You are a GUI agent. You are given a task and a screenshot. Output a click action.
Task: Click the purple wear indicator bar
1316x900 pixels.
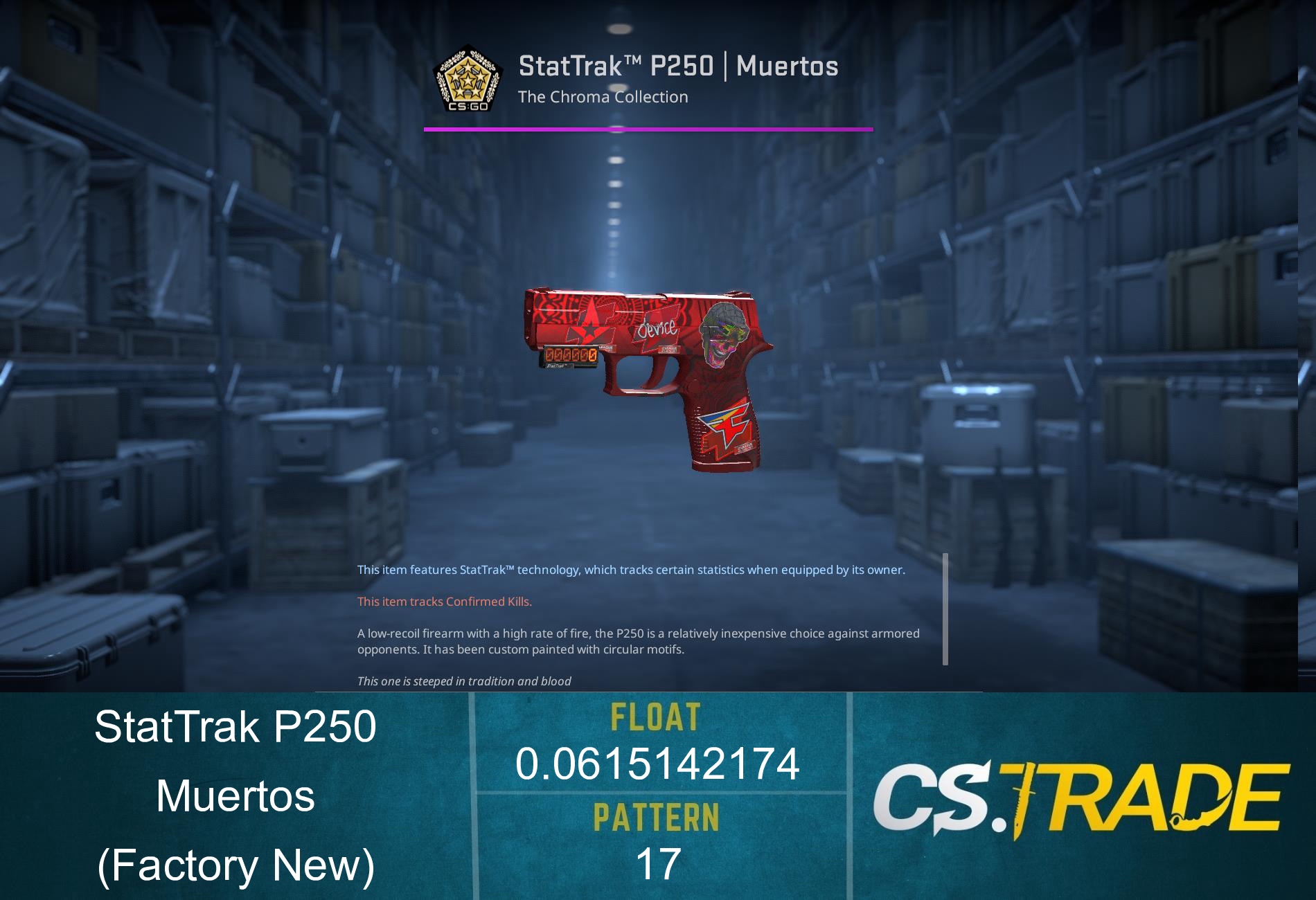pyautogui.click(x=648, y=129)
